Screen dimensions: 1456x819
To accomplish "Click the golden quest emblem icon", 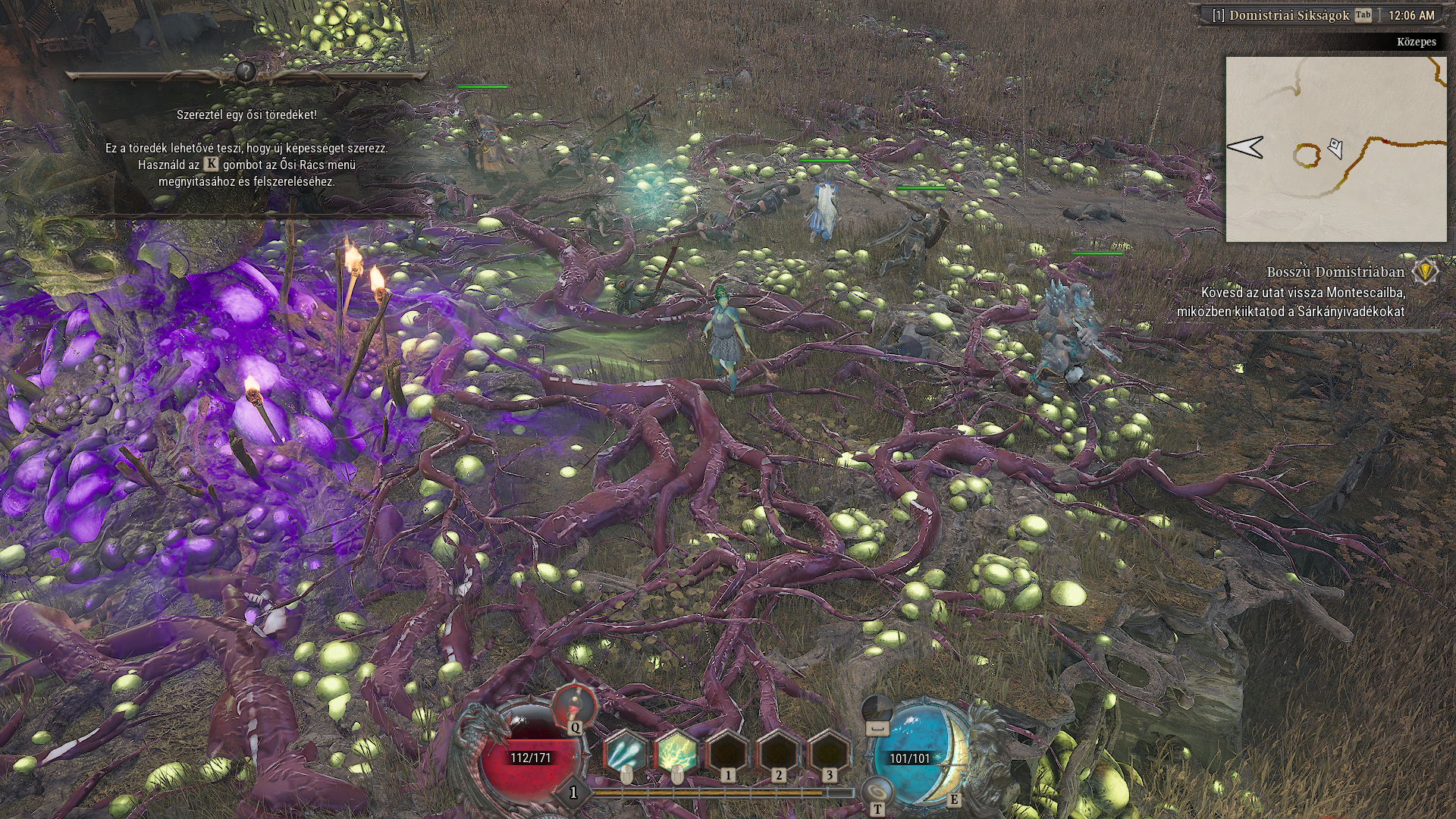I will (x=1426, y=271).
